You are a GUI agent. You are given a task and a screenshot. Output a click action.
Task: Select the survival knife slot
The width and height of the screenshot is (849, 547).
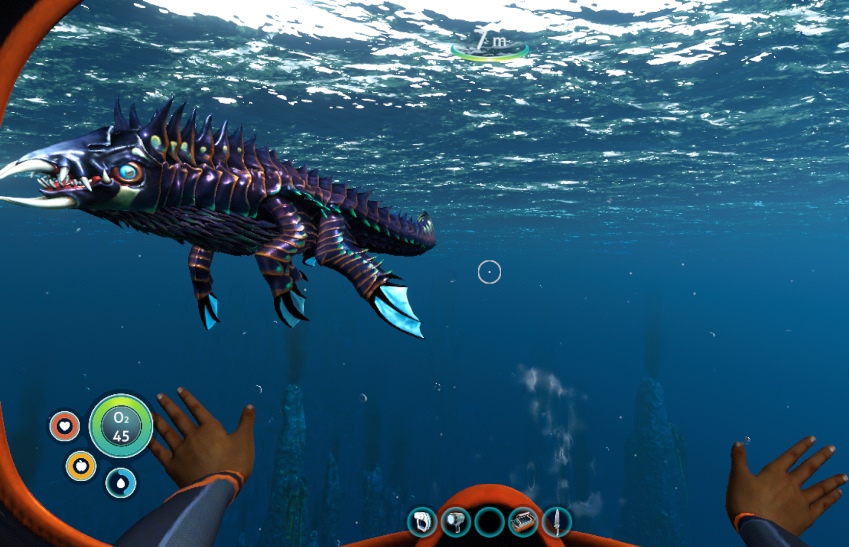coord(556,521)
